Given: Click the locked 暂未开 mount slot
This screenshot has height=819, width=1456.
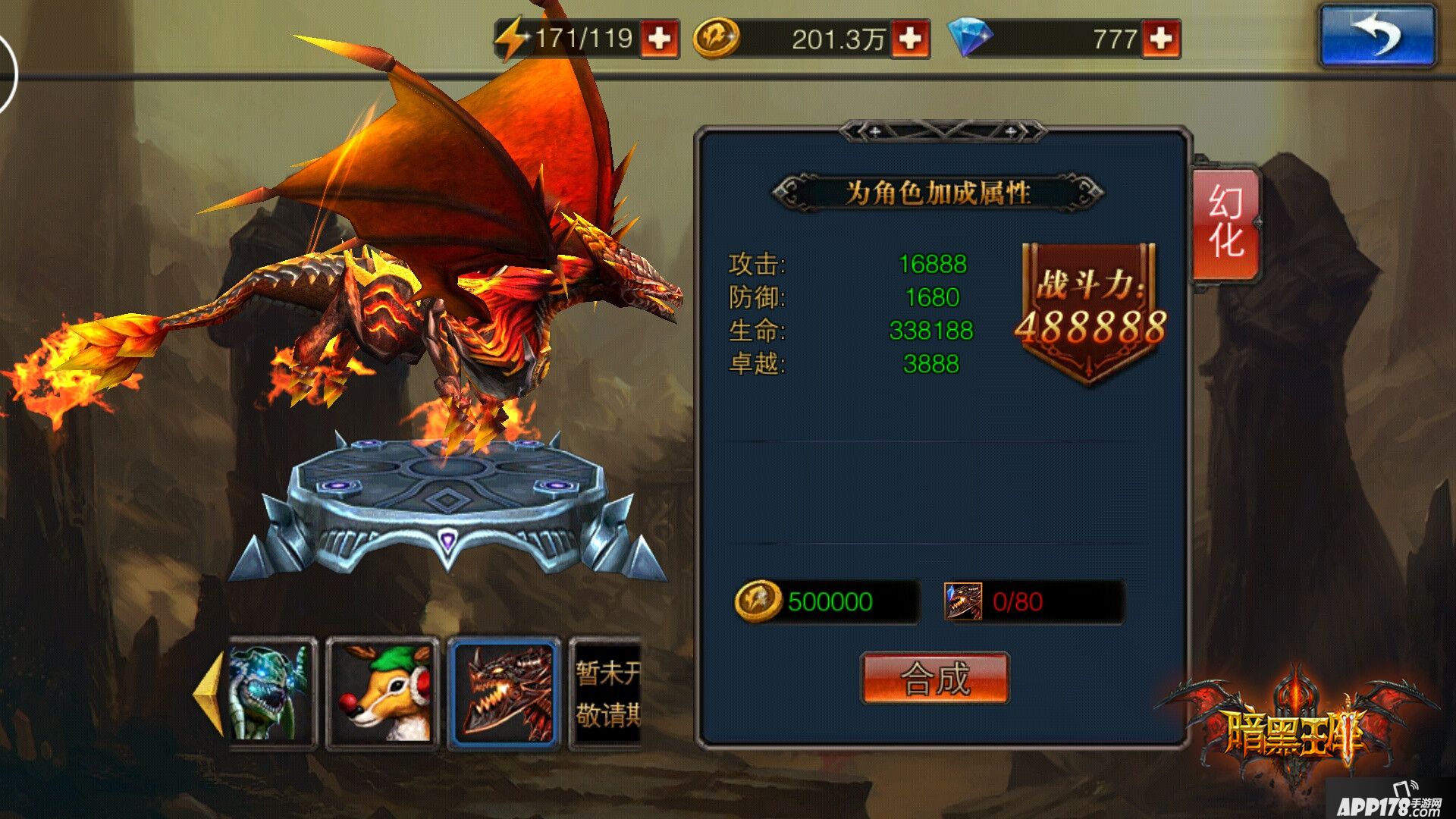Looking at the screenshot, I should pos(607,694).
